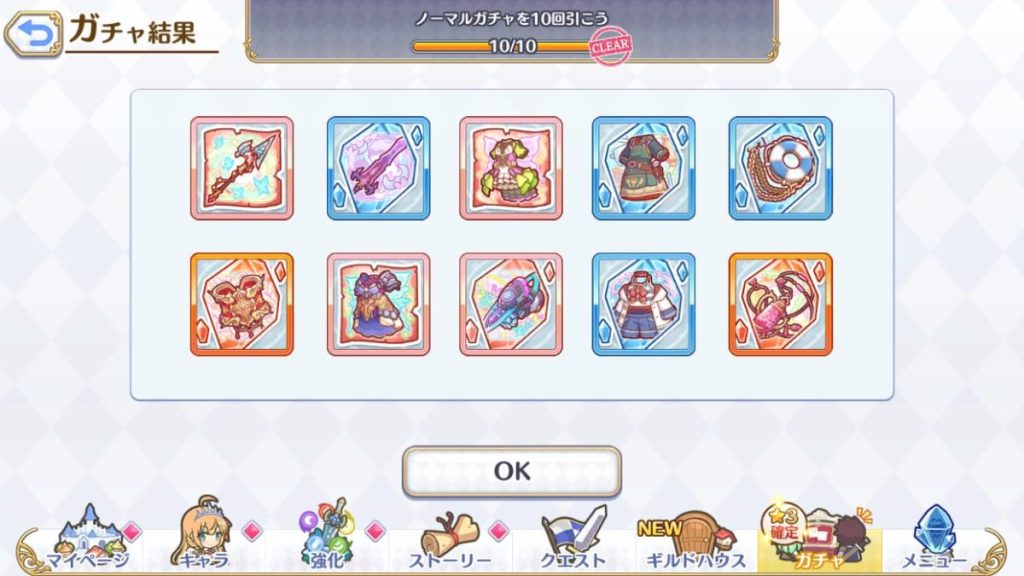View the blue-purple gauntlet blueprint
Screen dimensions: 1024x576
(511, 304)
